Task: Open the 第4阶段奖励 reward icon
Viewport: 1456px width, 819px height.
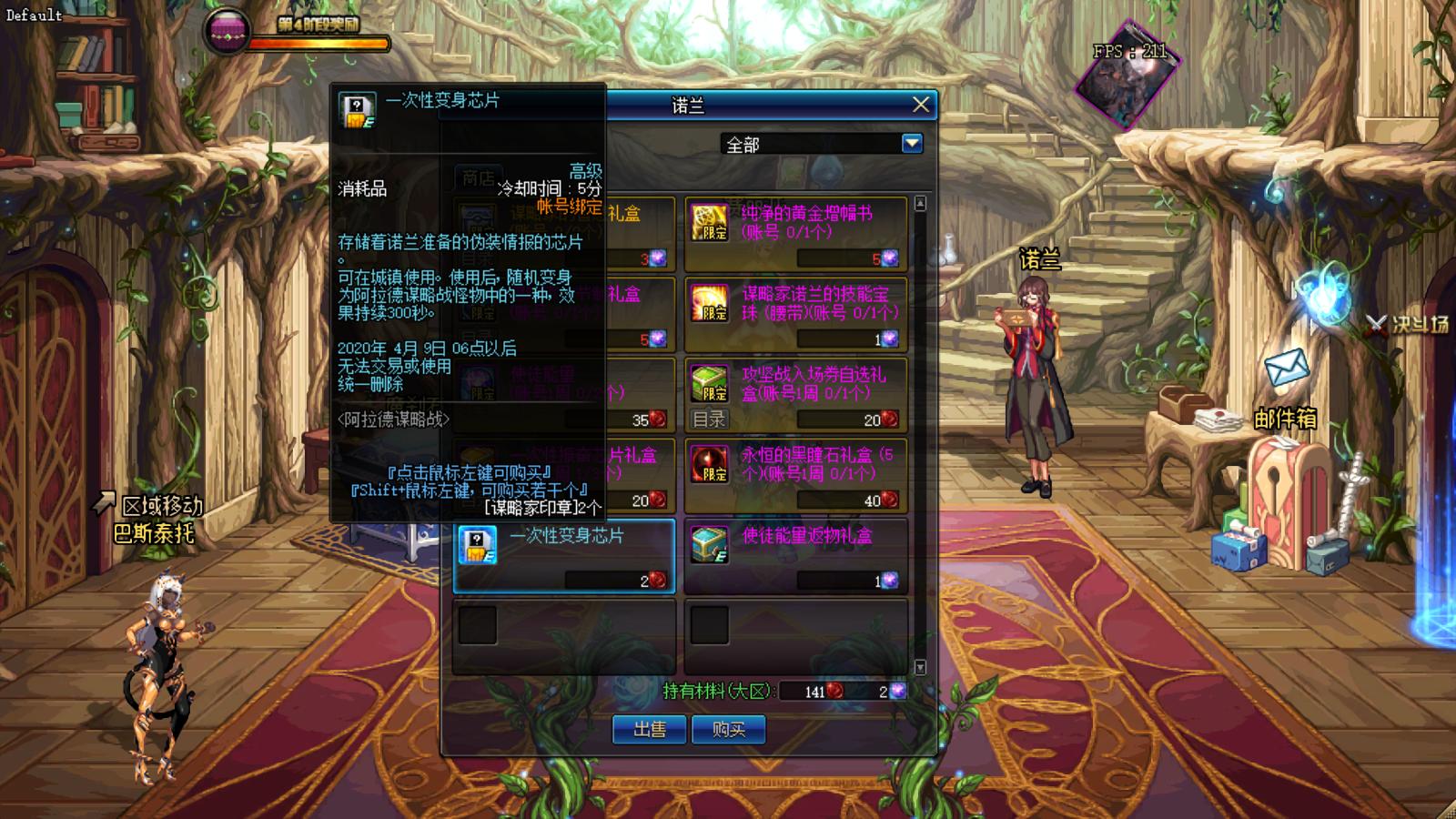Action: (226, 30)
